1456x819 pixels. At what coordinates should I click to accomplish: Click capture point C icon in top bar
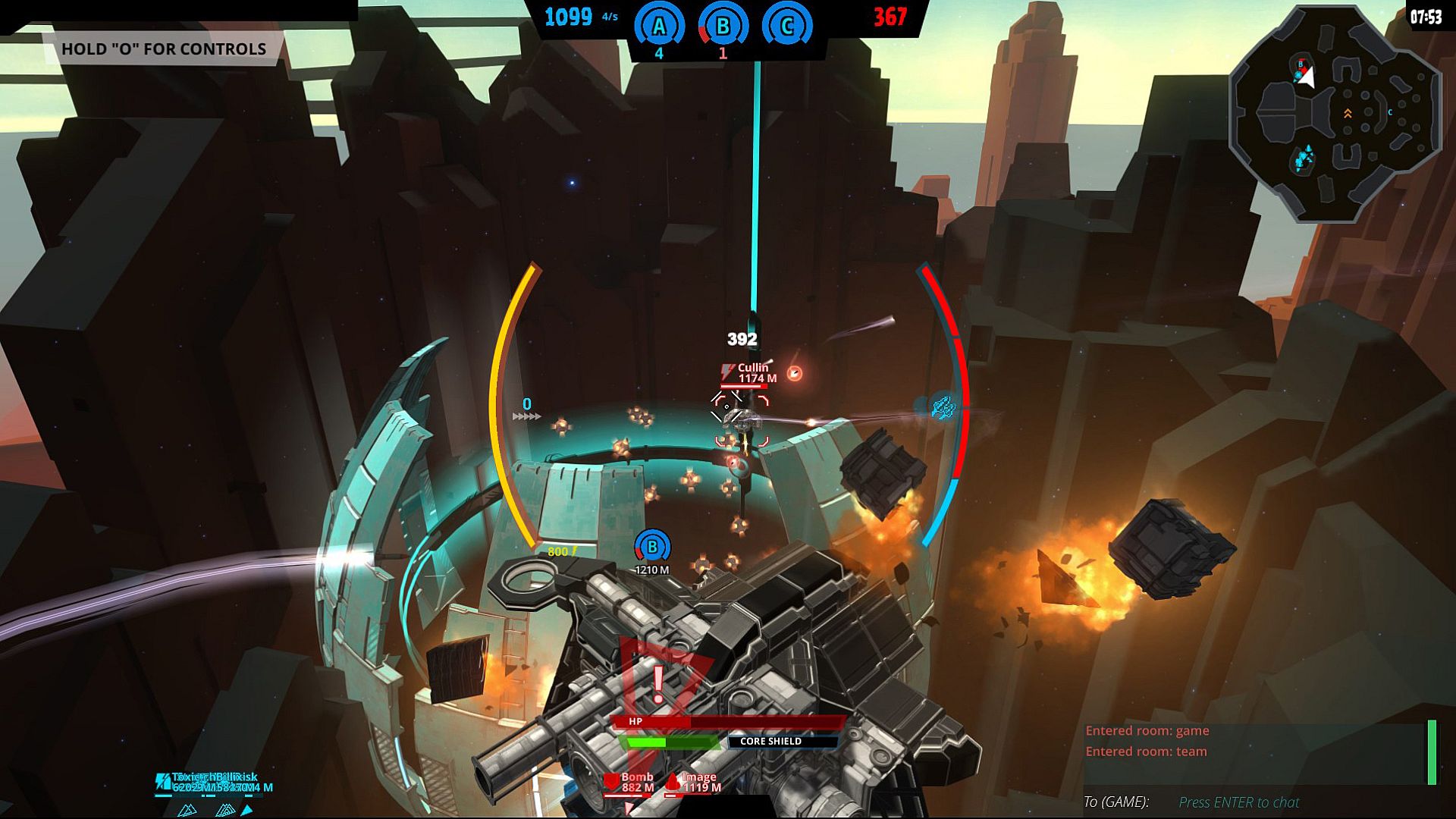point(786,27)
